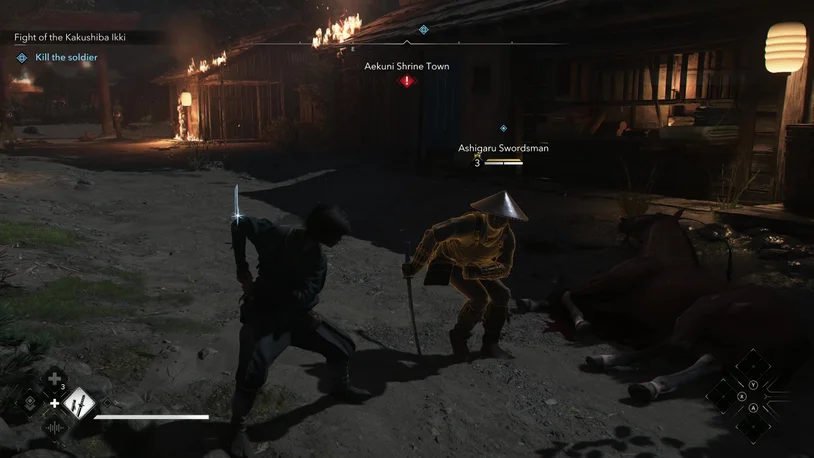814x458 pixels.
Task: Choose the kunai throwing knife tool slot
Action: [x=78, y=403]
